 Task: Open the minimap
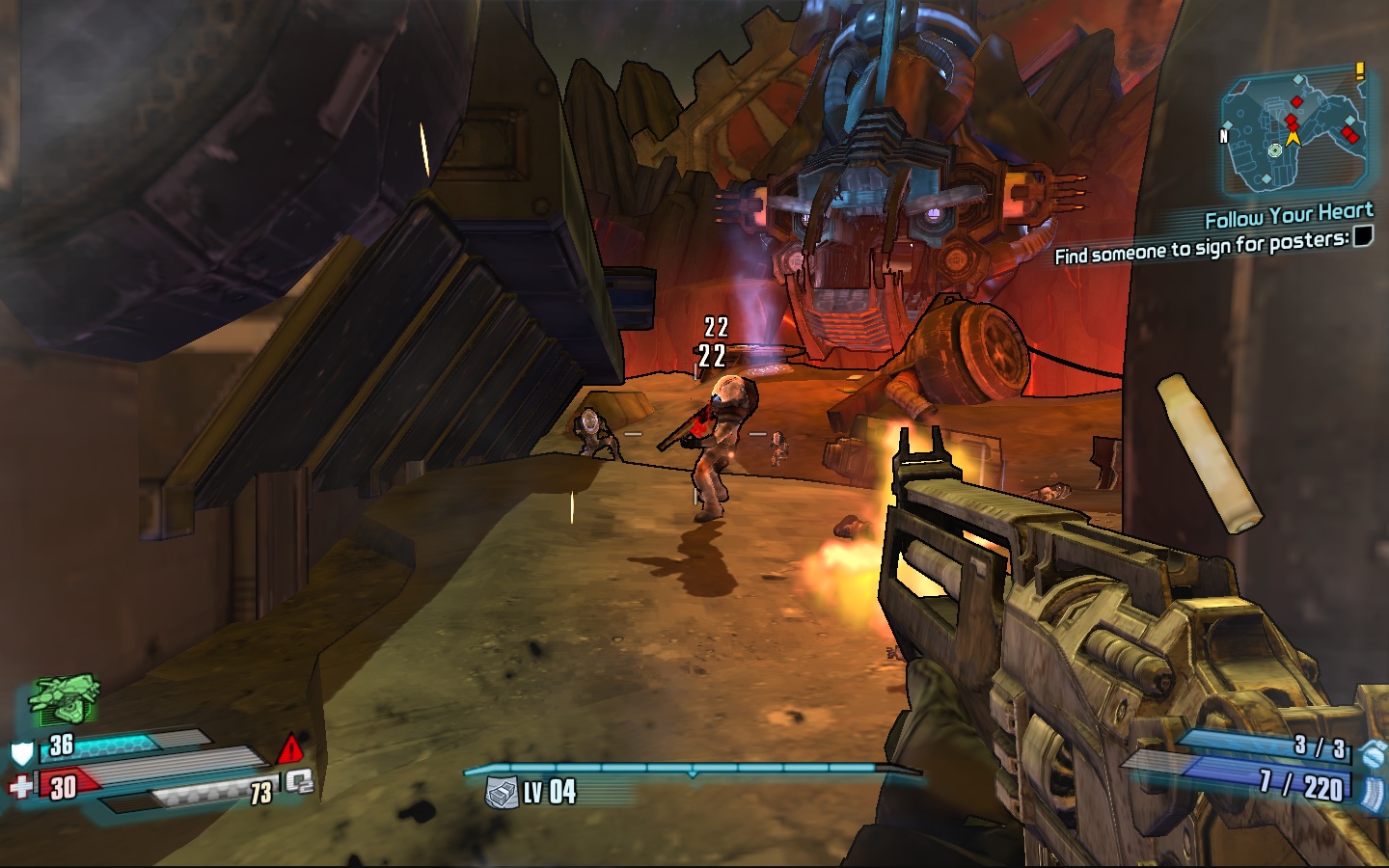pyautogui.click(x=1294, y=137)
